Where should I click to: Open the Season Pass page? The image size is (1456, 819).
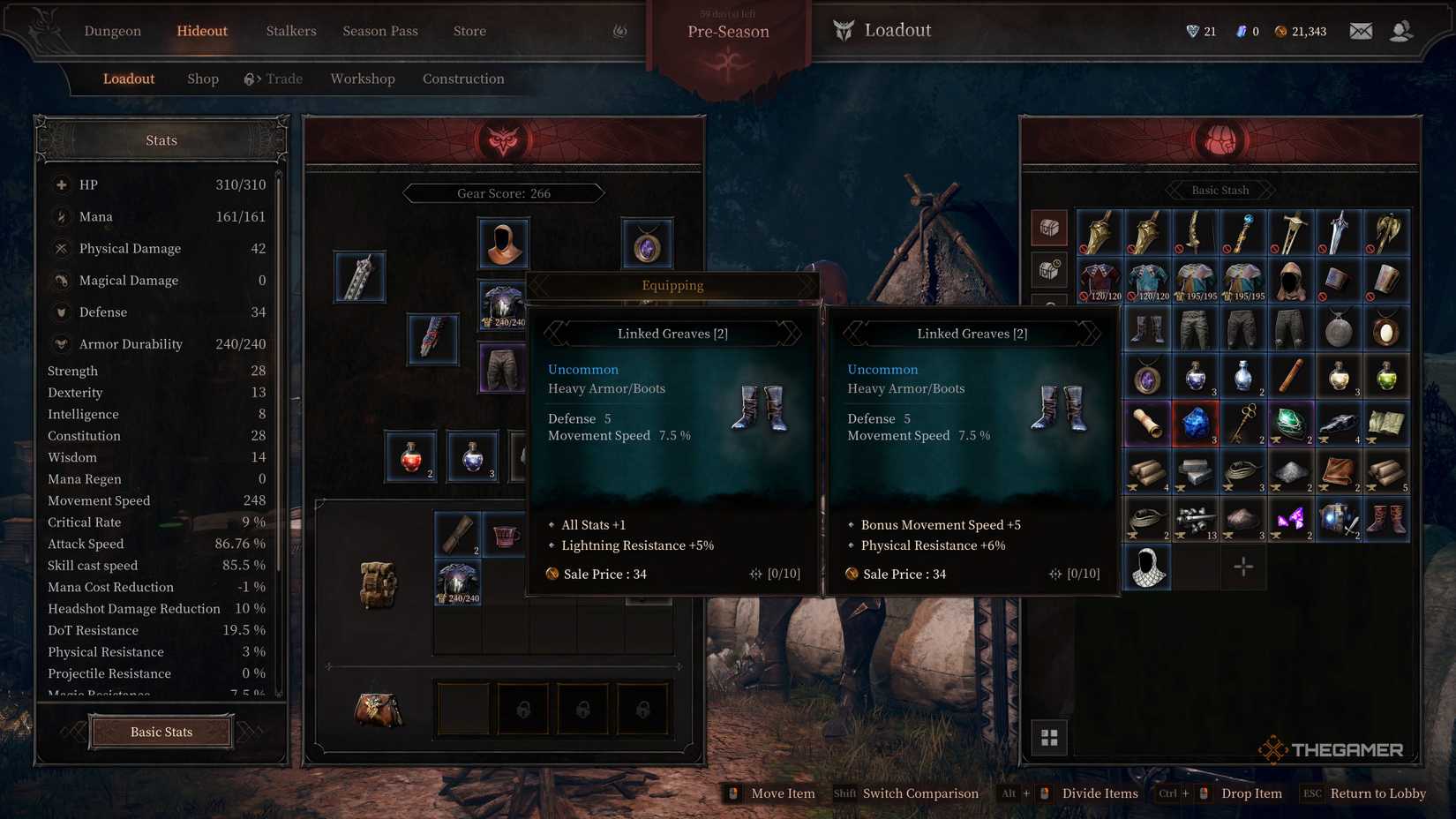tap(380, 31)
